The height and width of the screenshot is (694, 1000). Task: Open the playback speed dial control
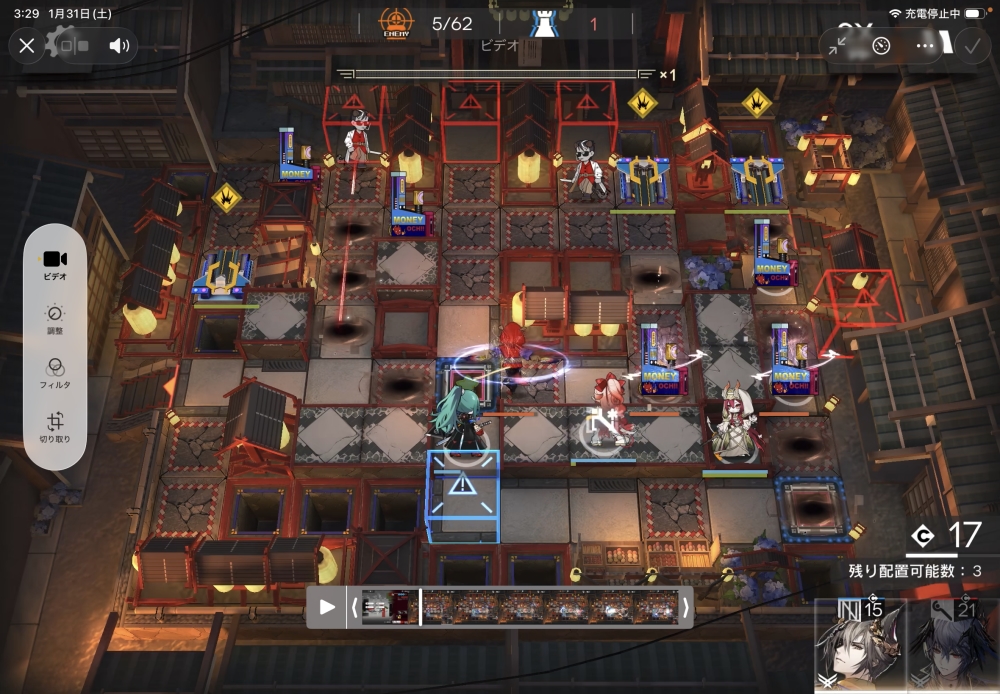click(x=881, y=45)
